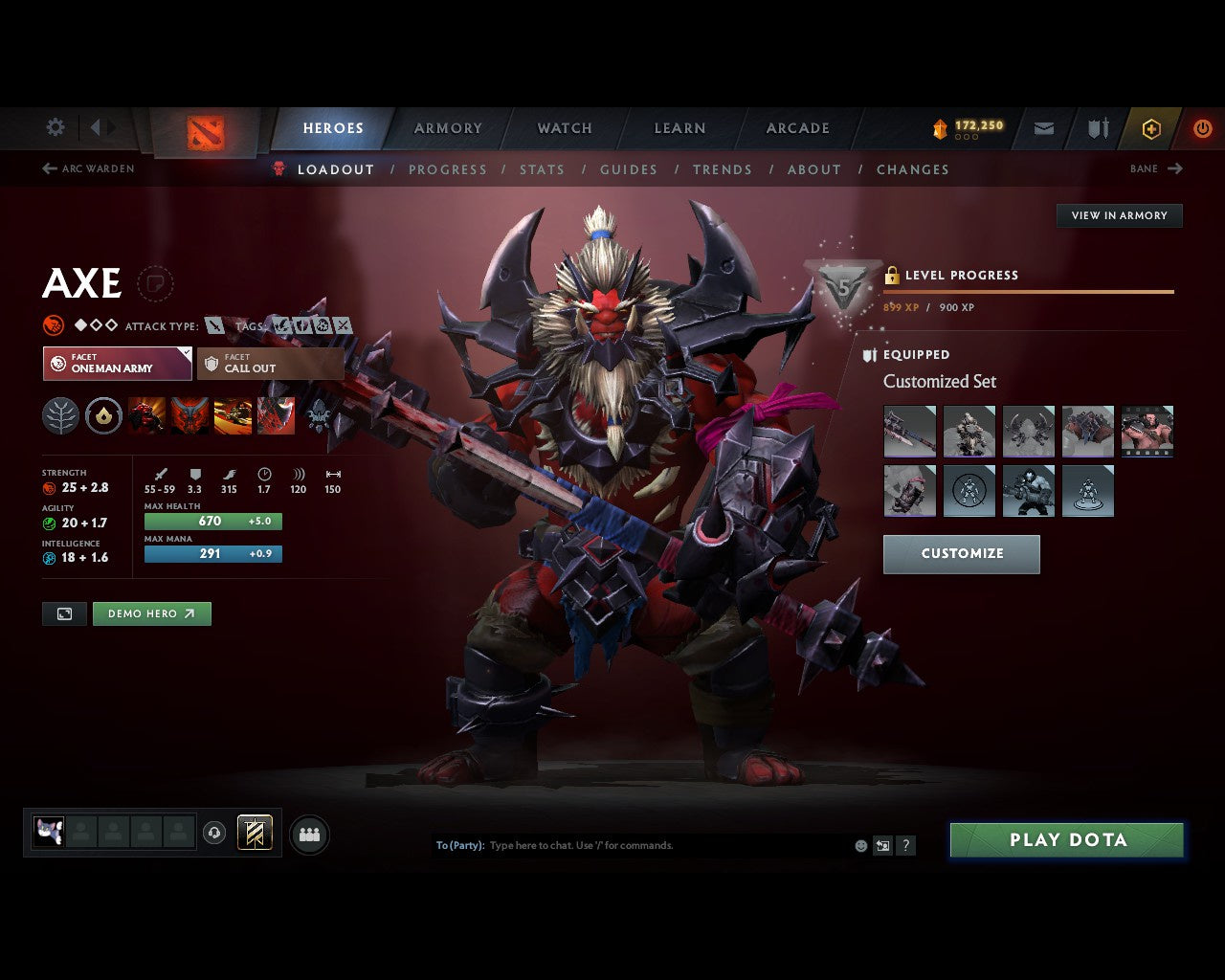Open the Armory menu
Image resolution: width=1225 pixels, height=980 pixels.
tap(447, 127)
